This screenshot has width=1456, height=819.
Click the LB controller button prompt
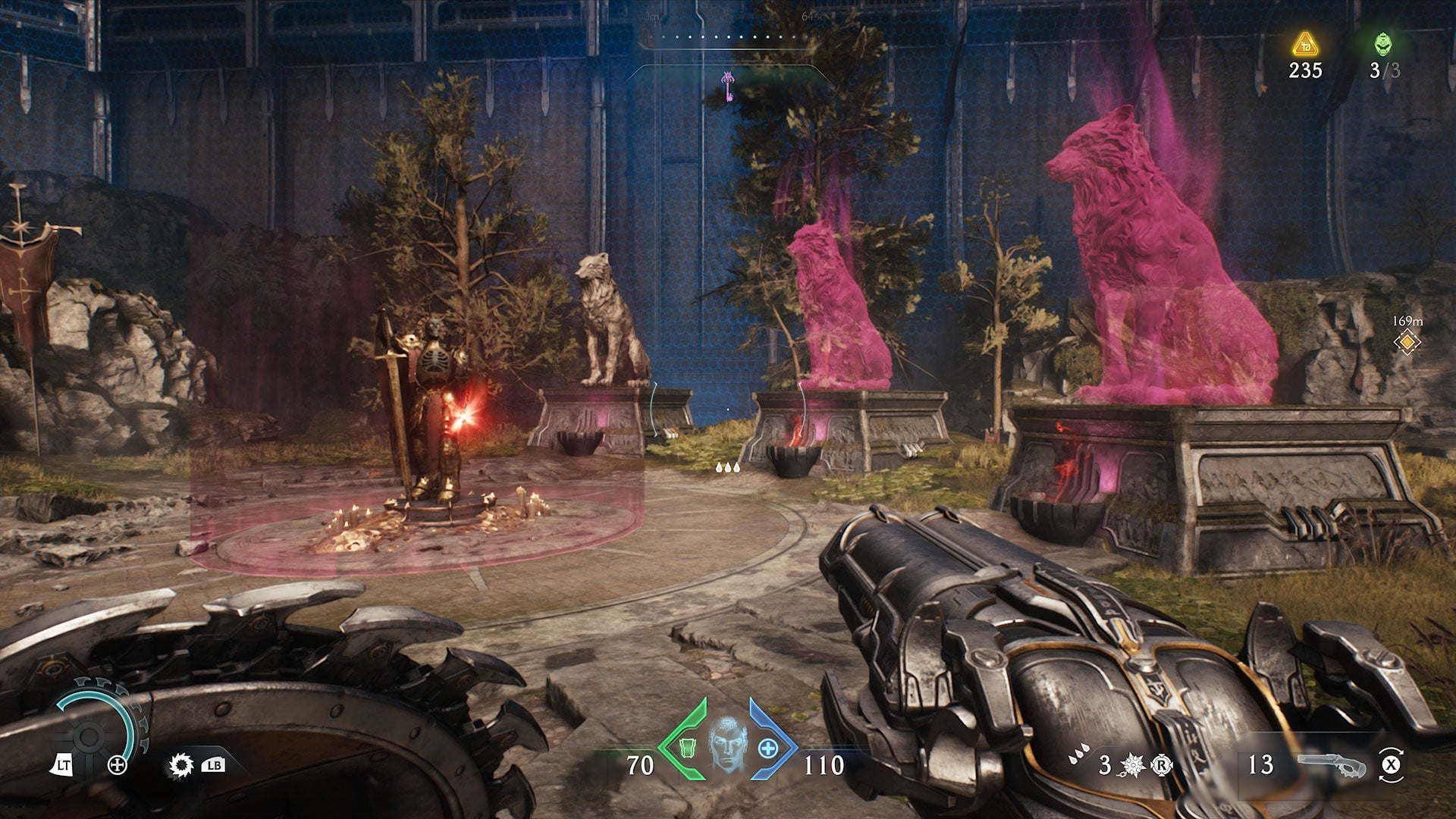click(215, 766)
